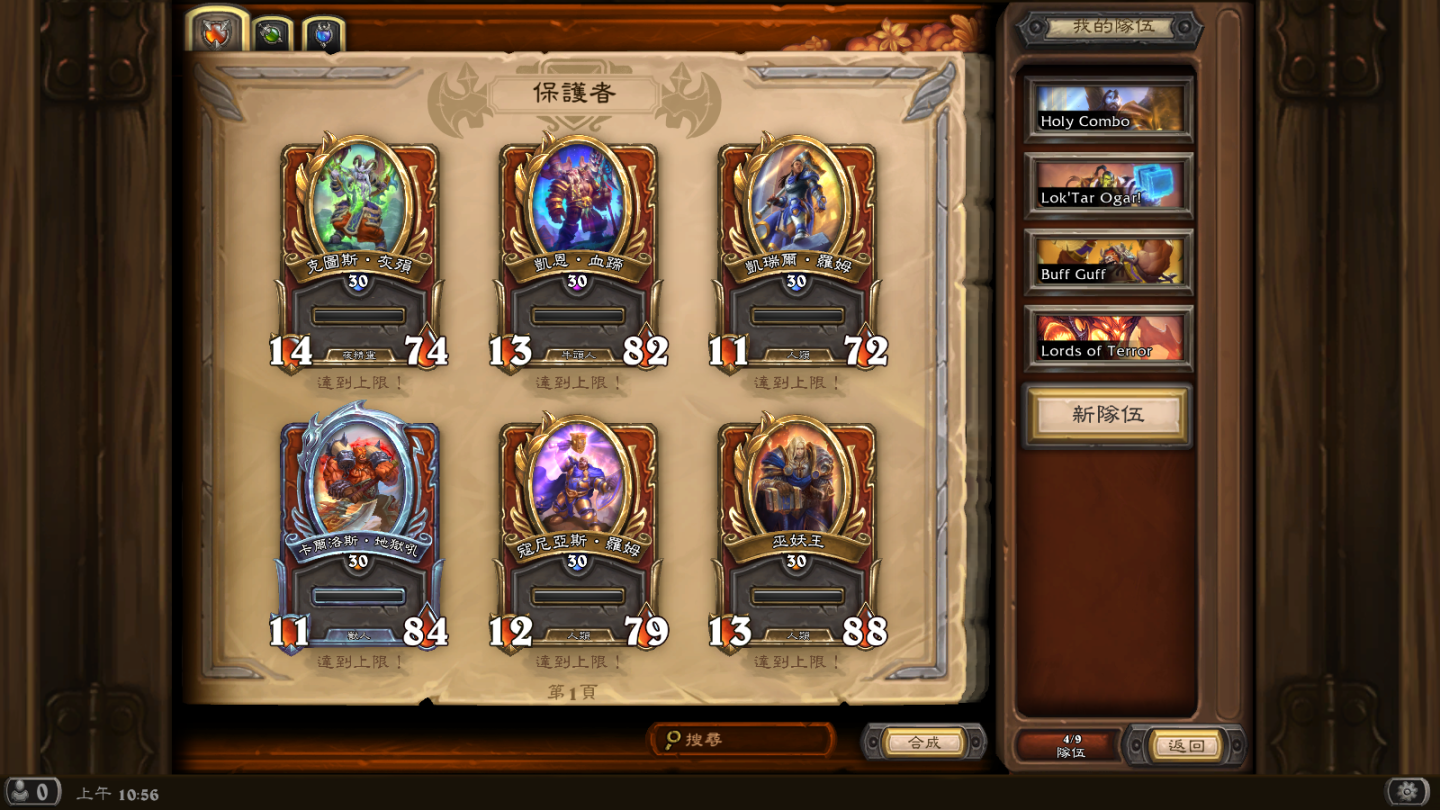Switch to the red Protector role tab
The width and height of the screenshot is (1440, 810).
[217, 34]
